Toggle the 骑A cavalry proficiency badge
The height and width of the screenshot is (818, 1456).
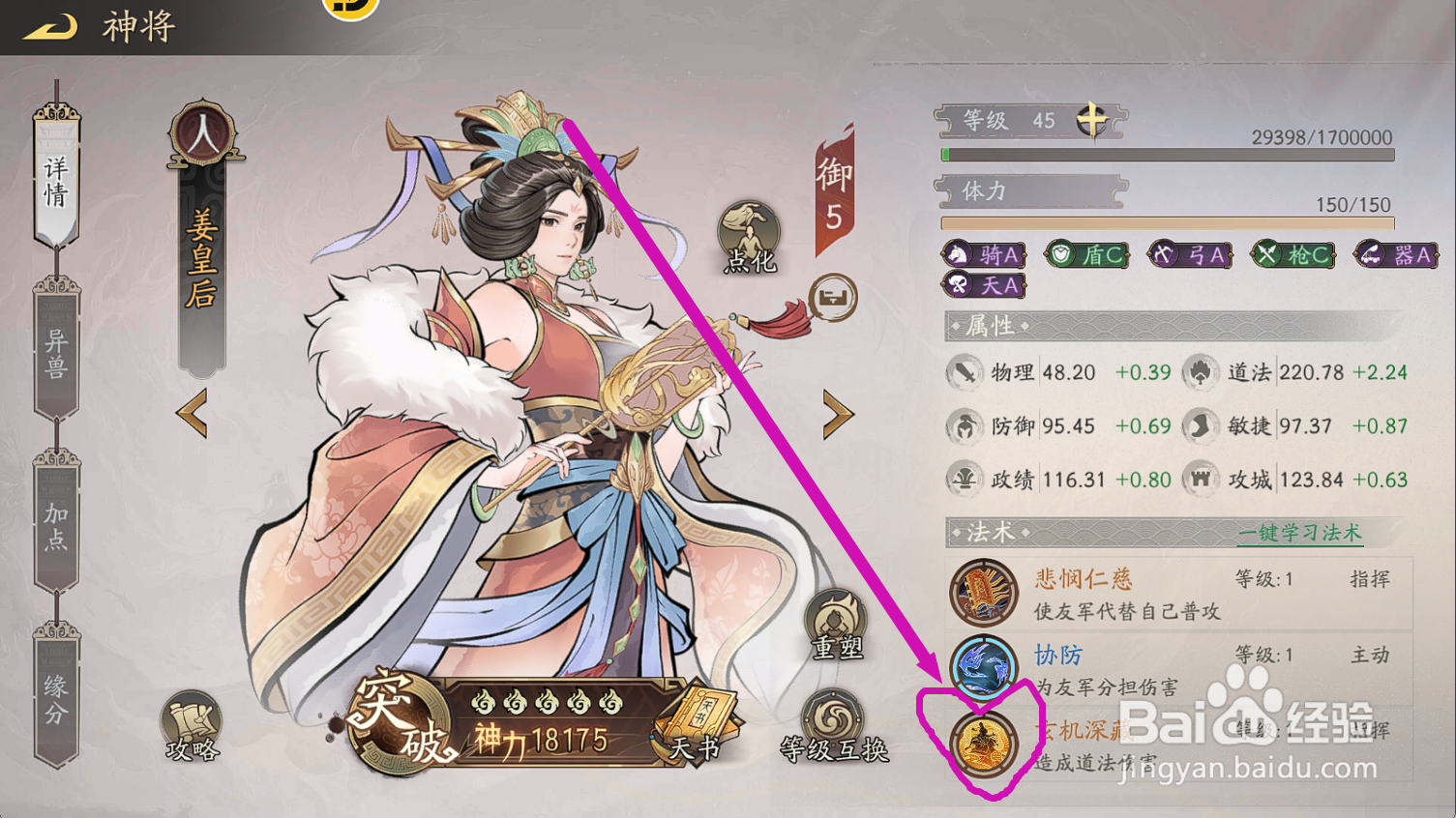(x=983, y=253)
